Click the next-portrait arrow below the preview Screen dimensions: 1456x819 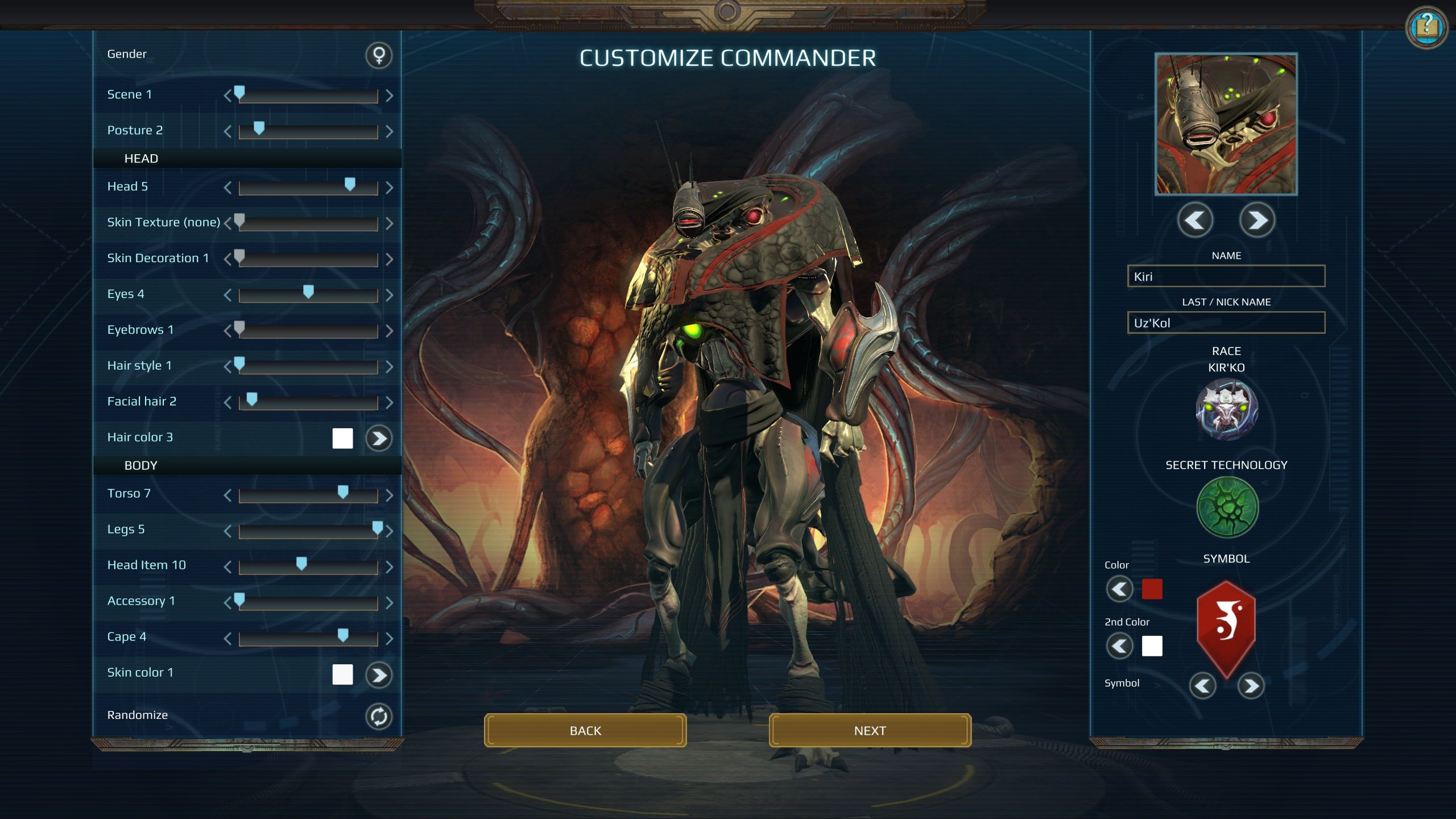coord(1257,221)
